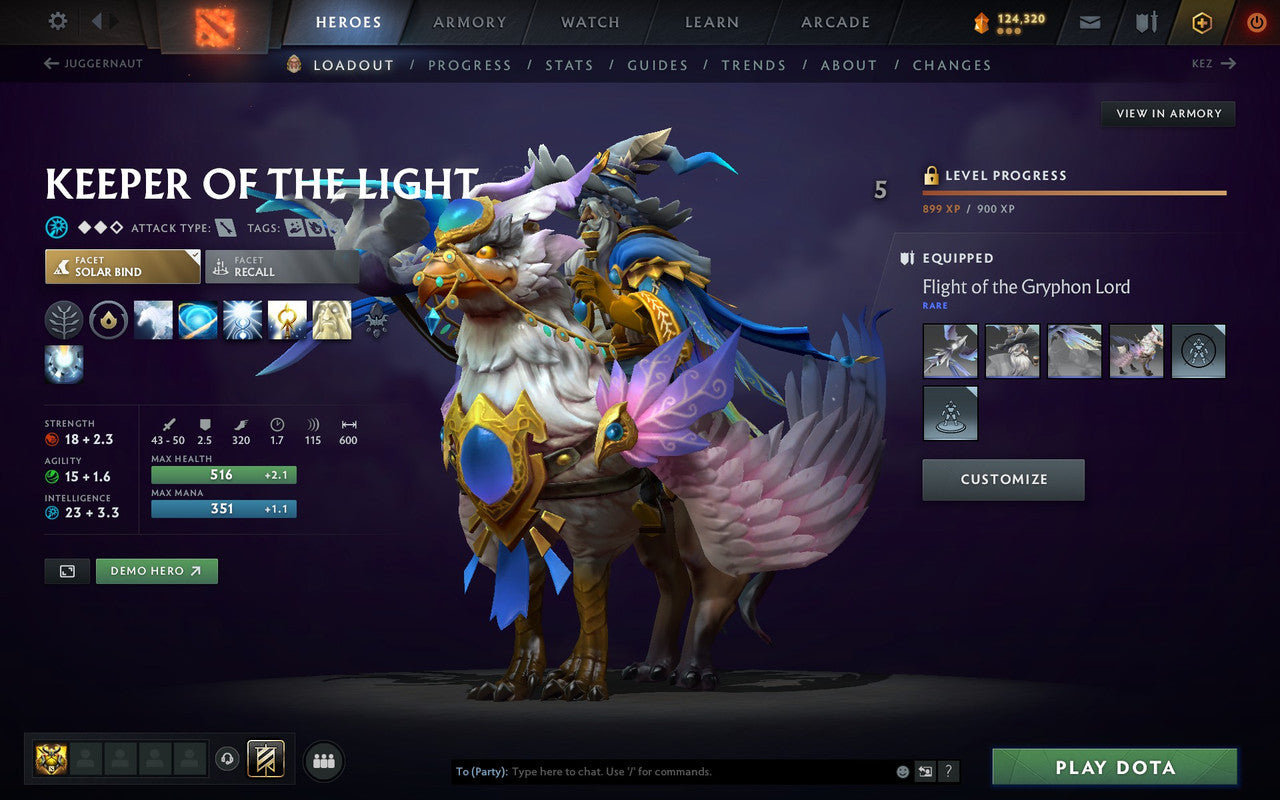Click the Level Progress XP bar

tap(1074, 192)
